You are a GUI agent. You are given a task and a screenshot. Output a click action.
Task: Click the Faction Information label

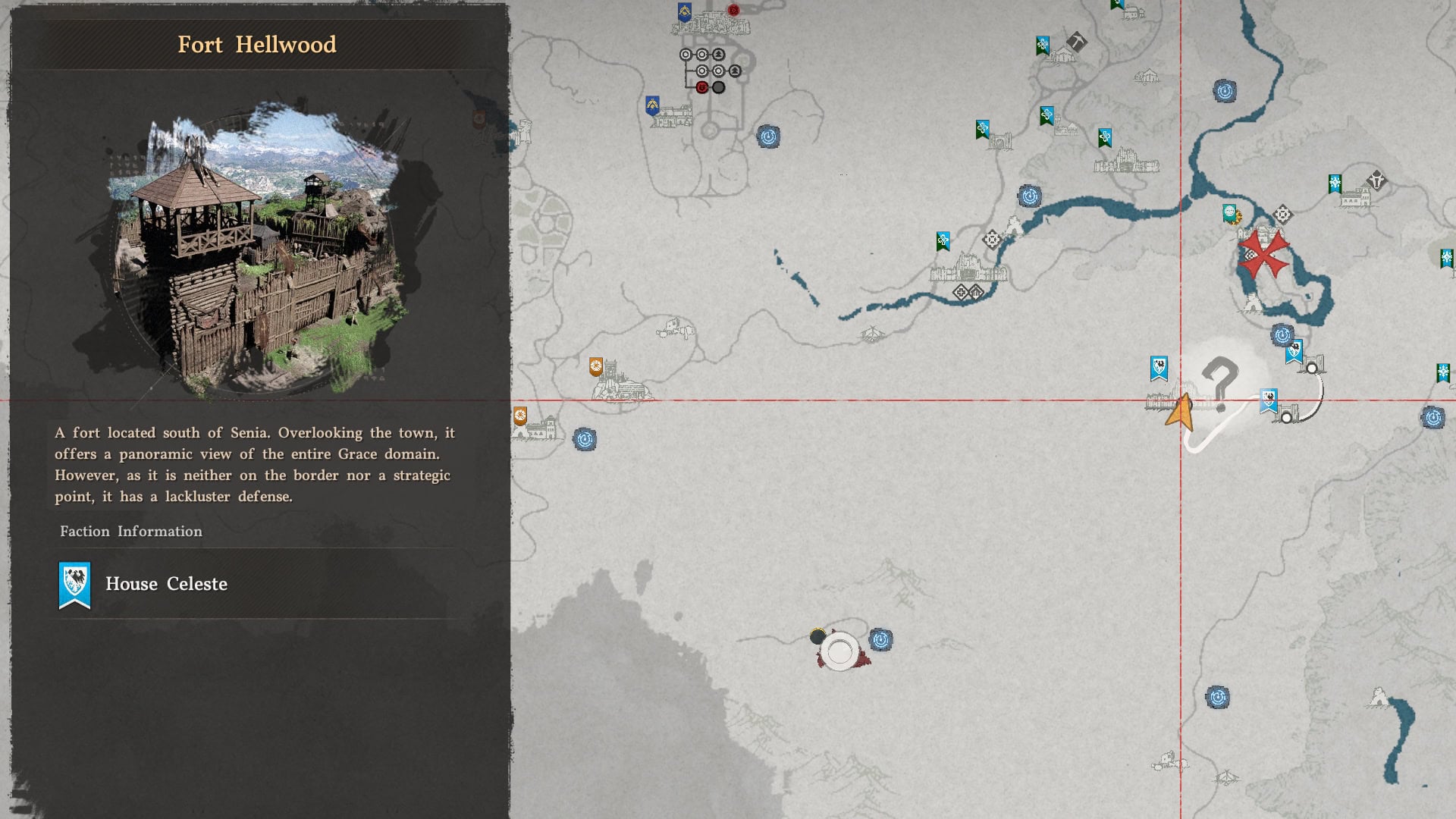click(130, 532)
